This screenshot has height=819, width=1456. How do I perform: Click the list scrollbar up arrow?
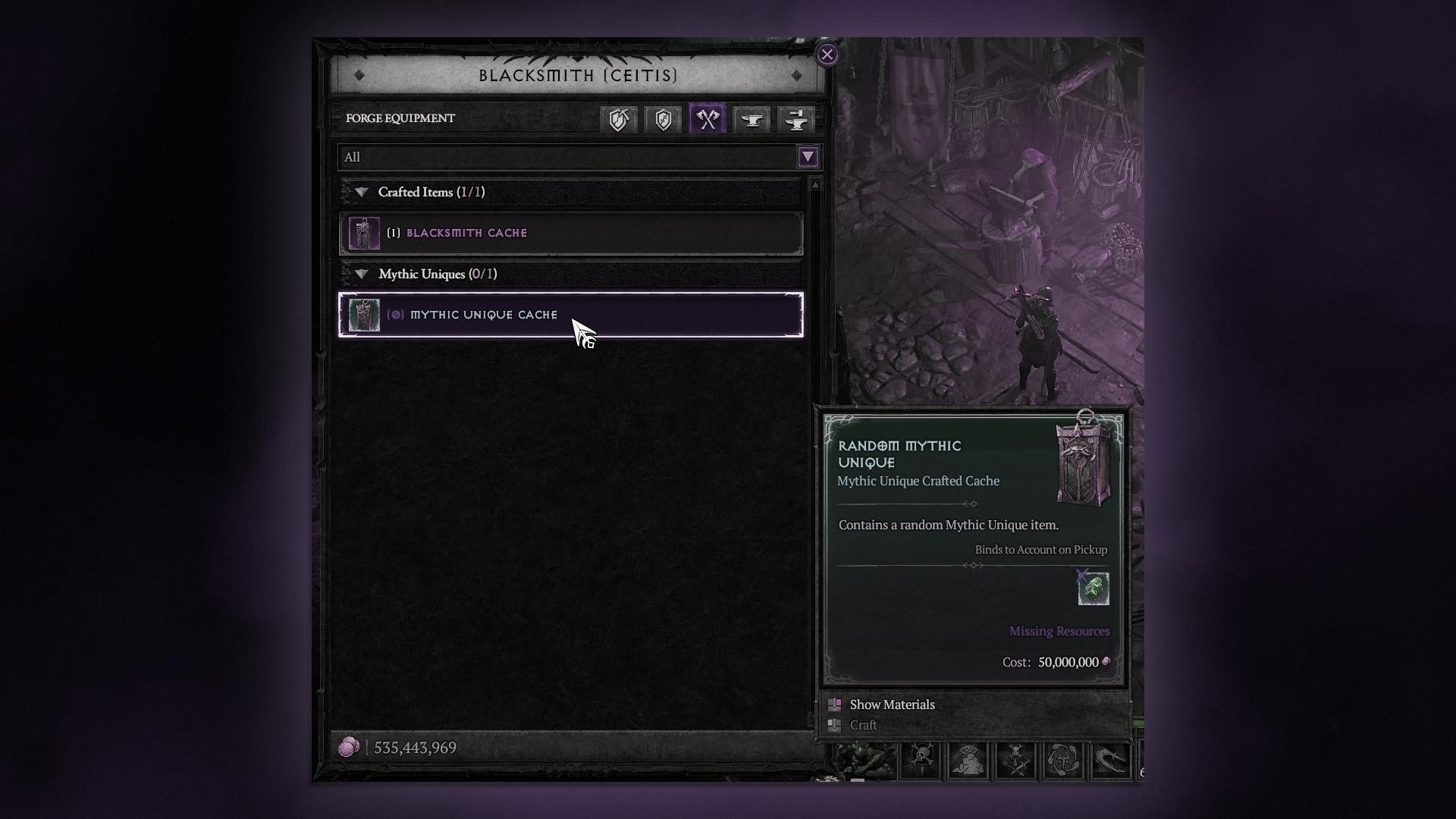pyautogui.click(x=815, y=184)
